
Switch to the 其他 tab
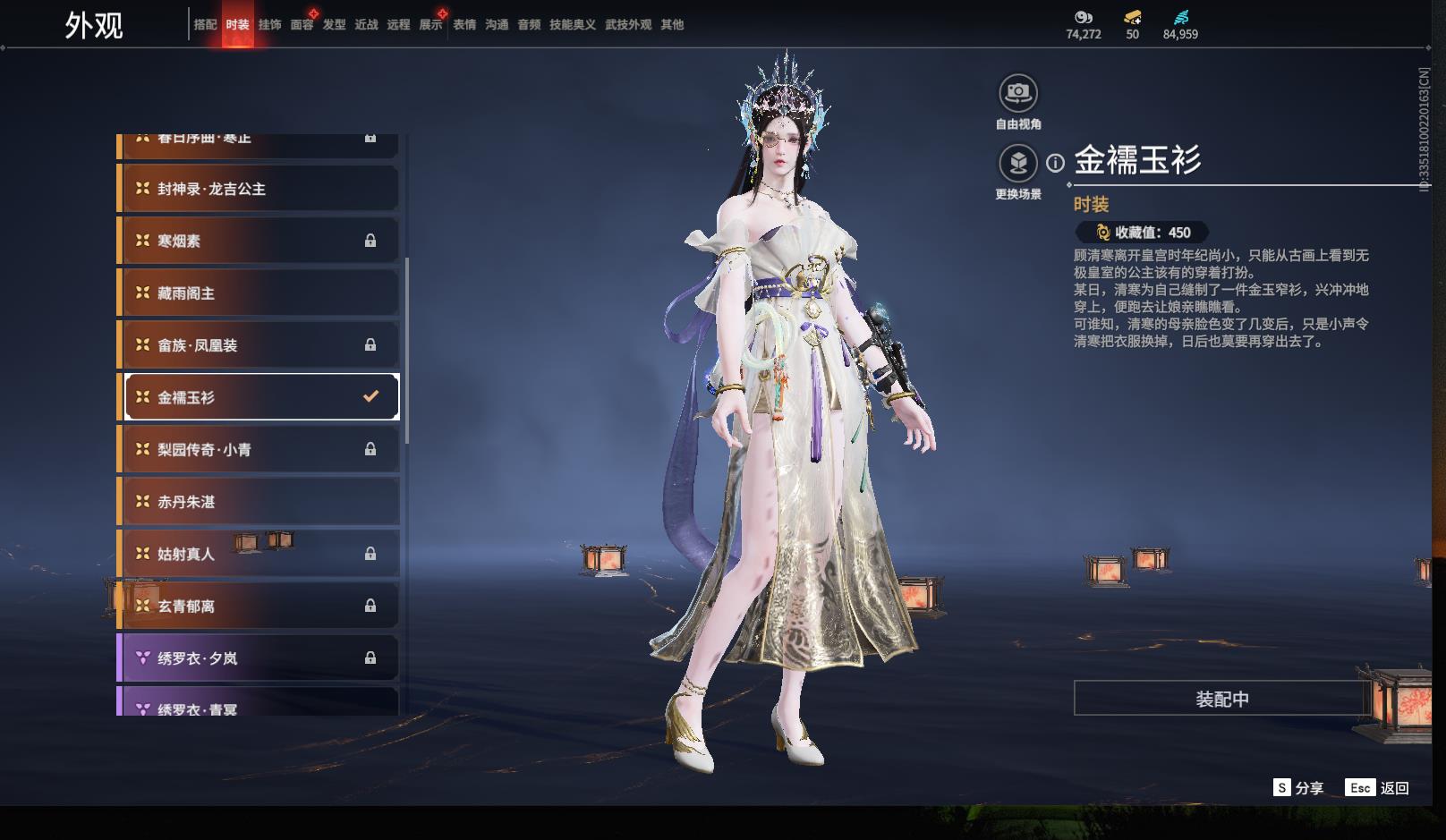(672, 25)
